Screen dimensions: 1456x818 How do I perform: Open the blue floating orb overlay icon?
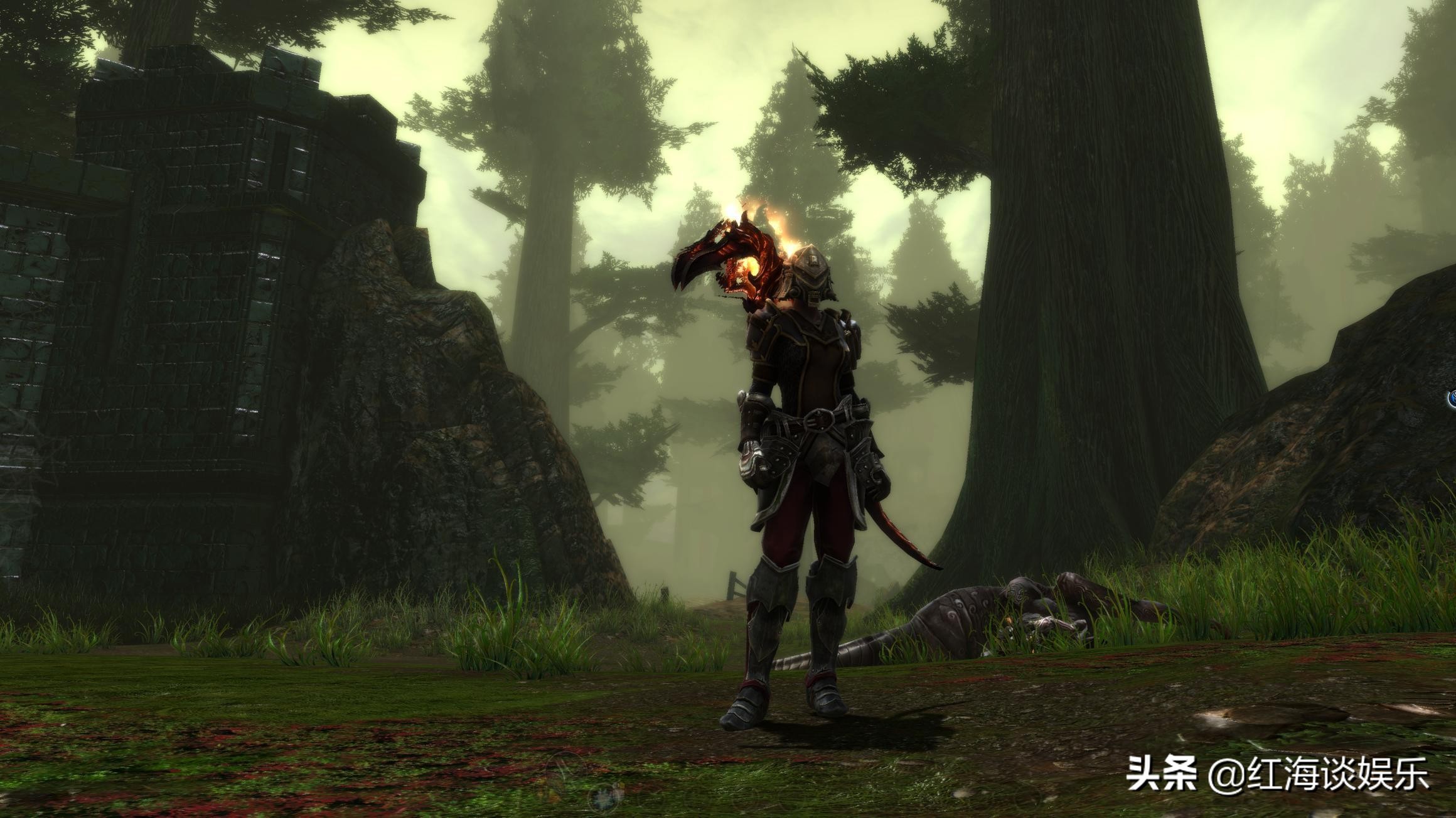tap(1452, 398)
